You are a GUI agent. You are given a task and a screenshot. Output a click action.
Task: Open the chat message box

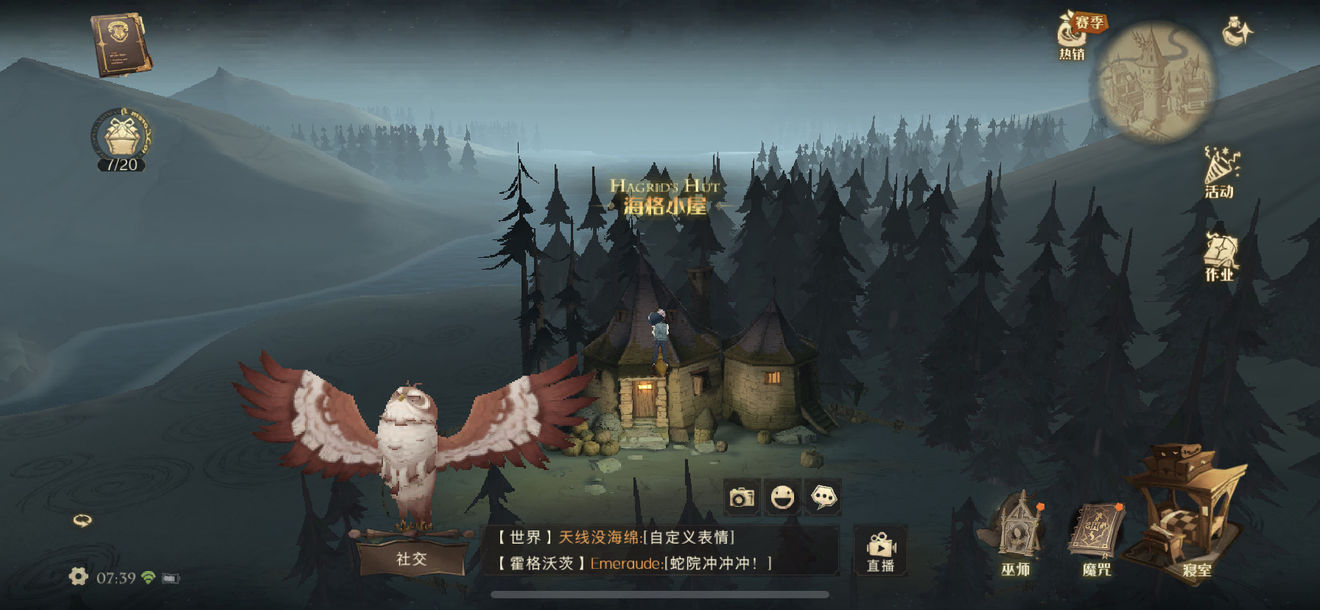tap(660, 551)
